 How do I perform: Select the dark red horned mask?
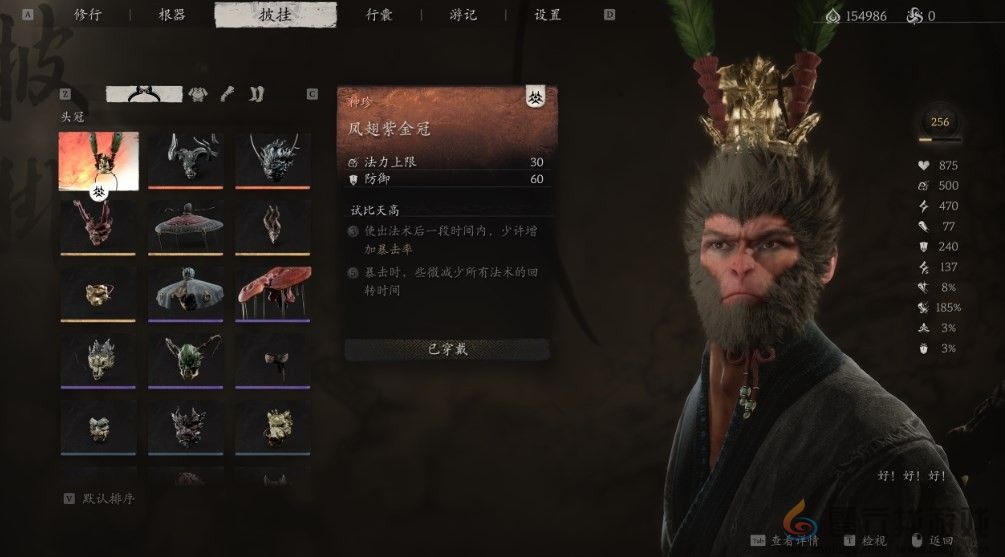[x=98, y=225]
